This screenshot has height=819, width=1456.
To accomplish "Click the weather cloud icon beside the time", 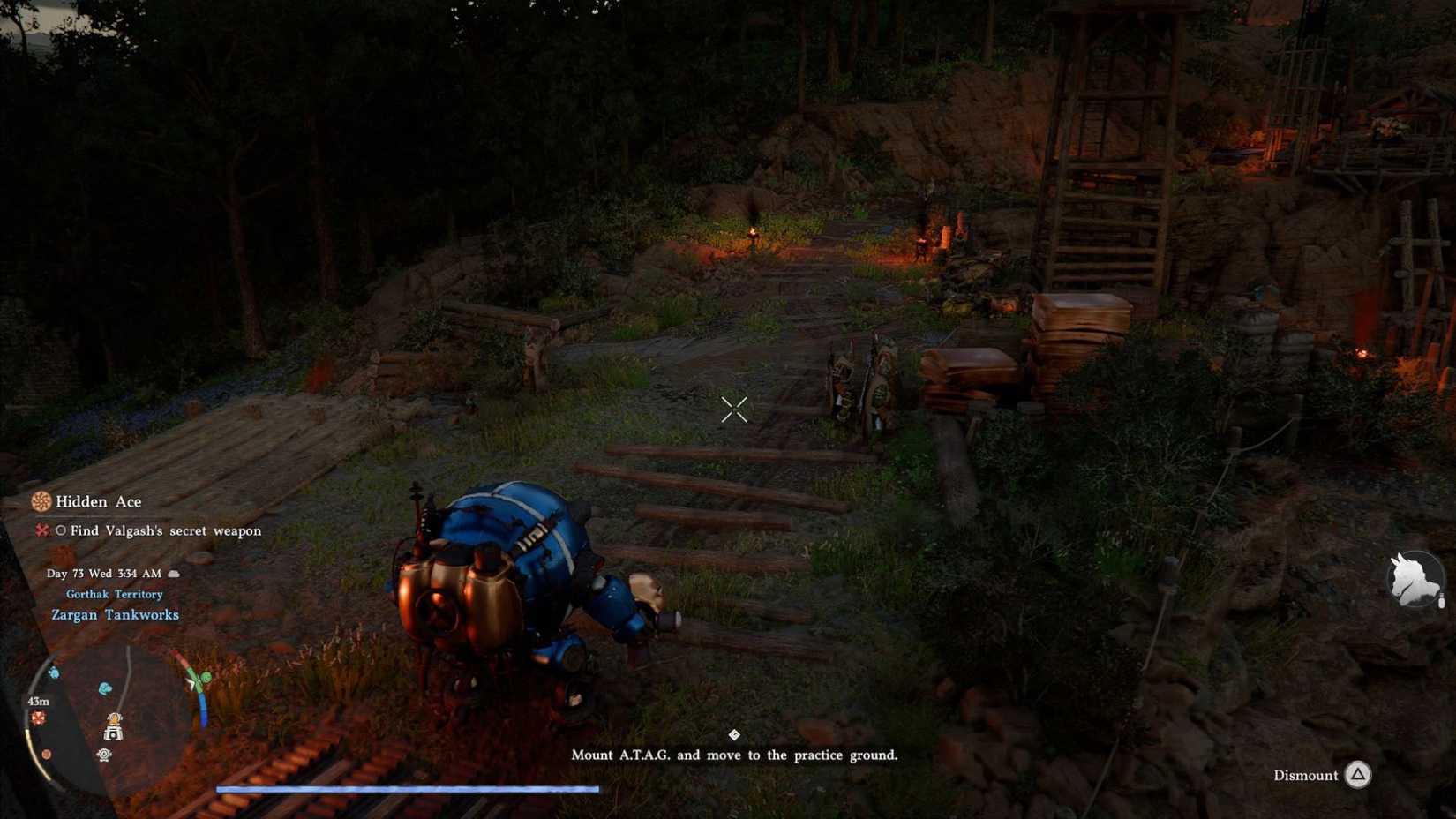I will (173, 575).
